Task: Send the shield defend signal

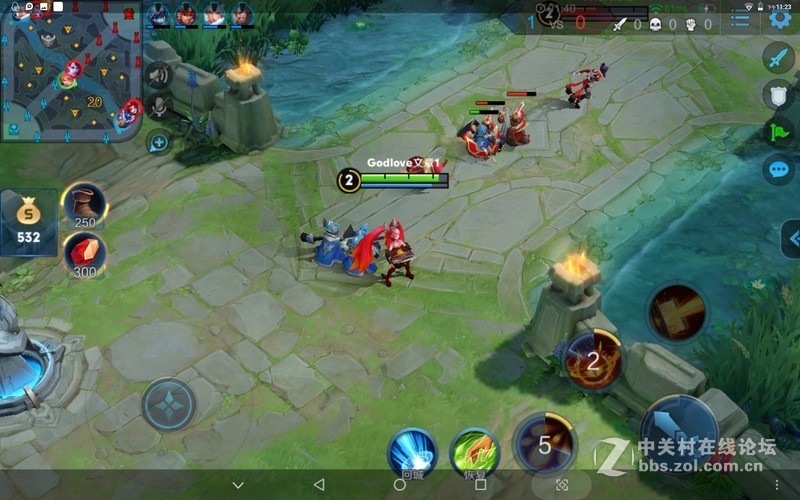Action: [x=778, y=94]
